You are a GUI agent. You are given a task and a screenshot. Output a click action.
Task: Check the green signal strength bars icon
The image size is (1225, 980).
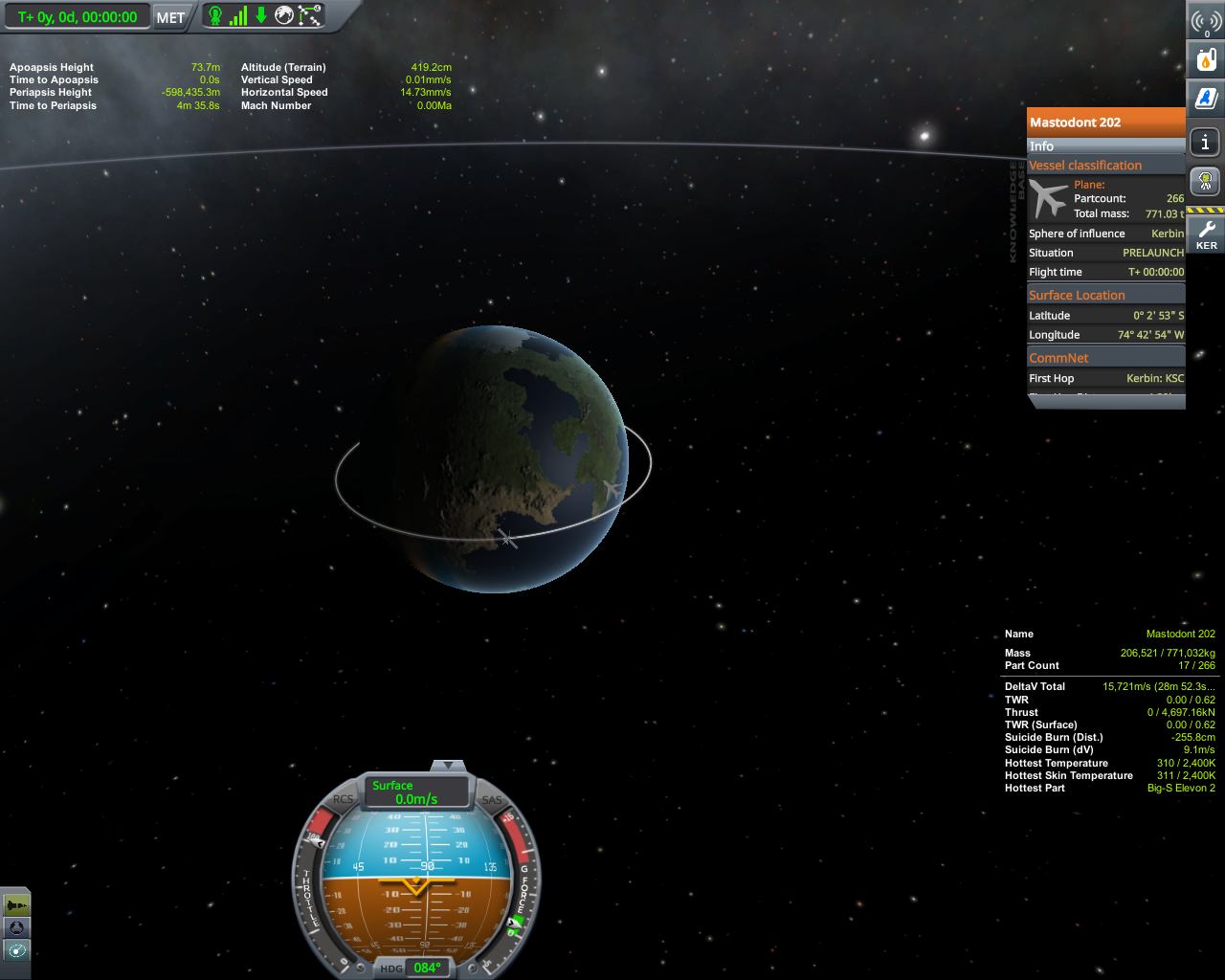[x=237, y=15]
